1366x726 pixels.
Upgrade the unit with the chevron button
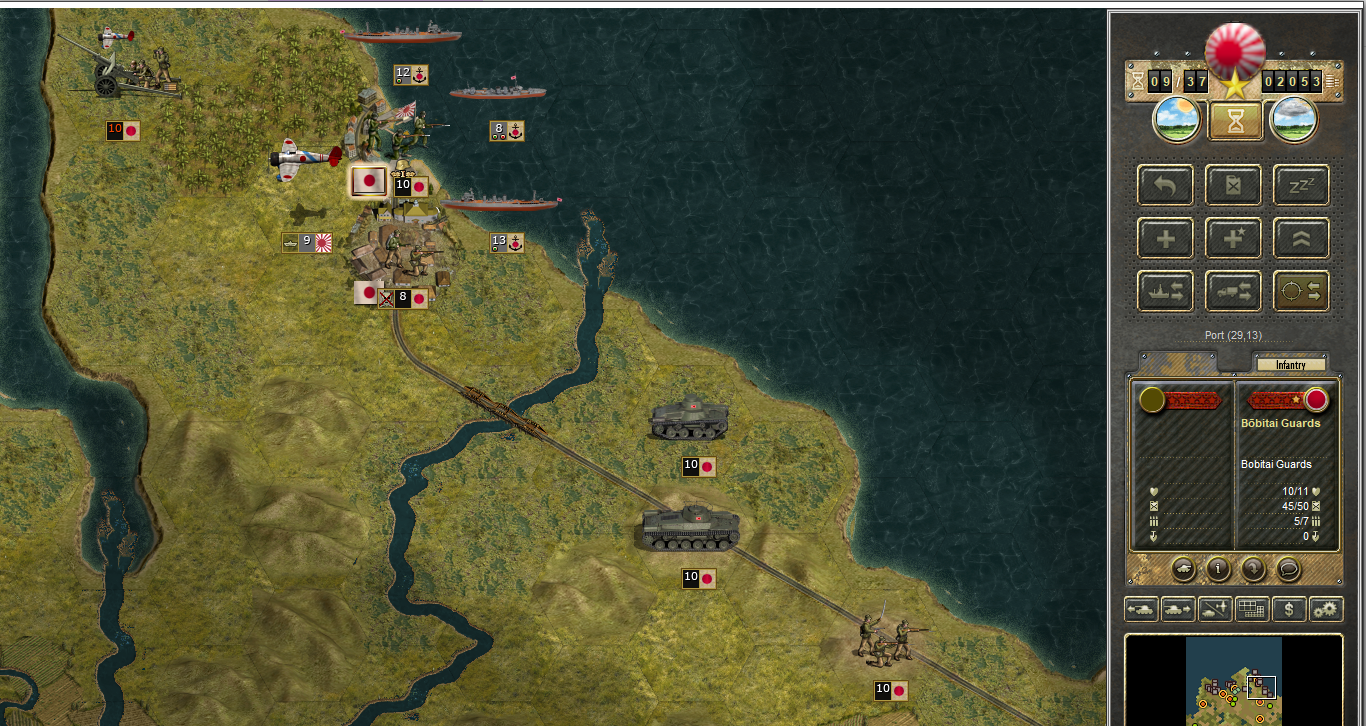(x=1301, y=238)
